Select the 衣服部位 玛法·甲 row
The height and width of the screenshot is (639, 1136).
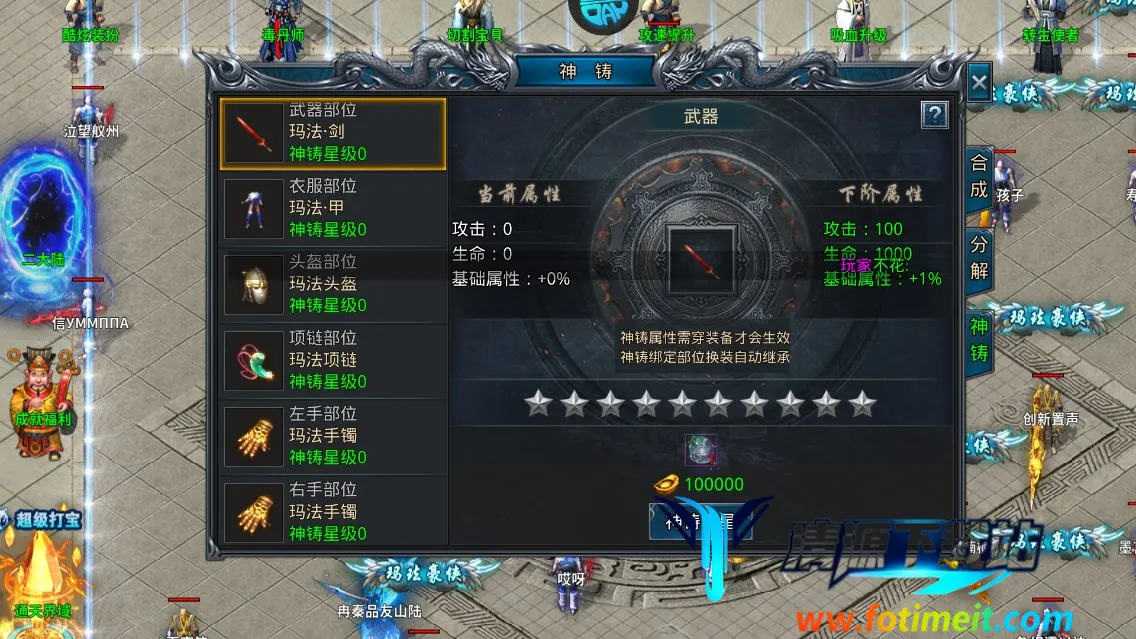coord(332,209)
